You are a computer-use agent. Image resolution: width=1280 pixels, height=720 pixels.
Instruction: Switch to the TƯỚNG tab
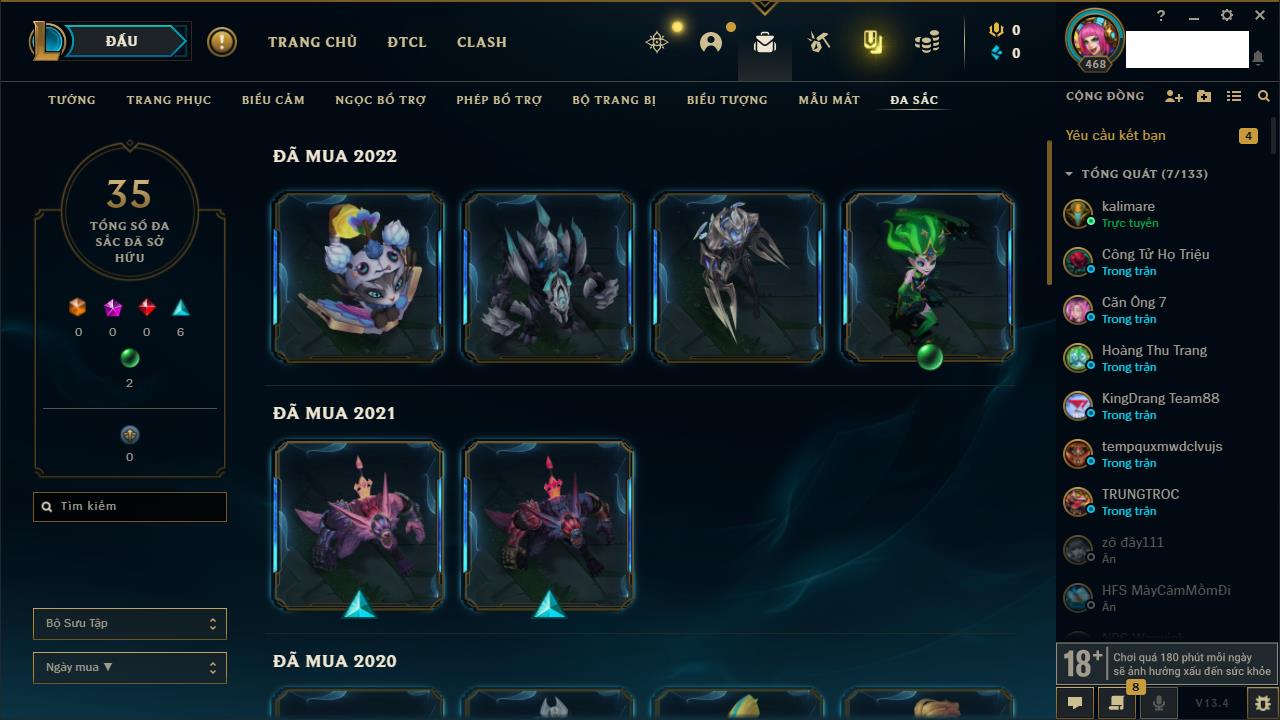click(x=72, y=100)
